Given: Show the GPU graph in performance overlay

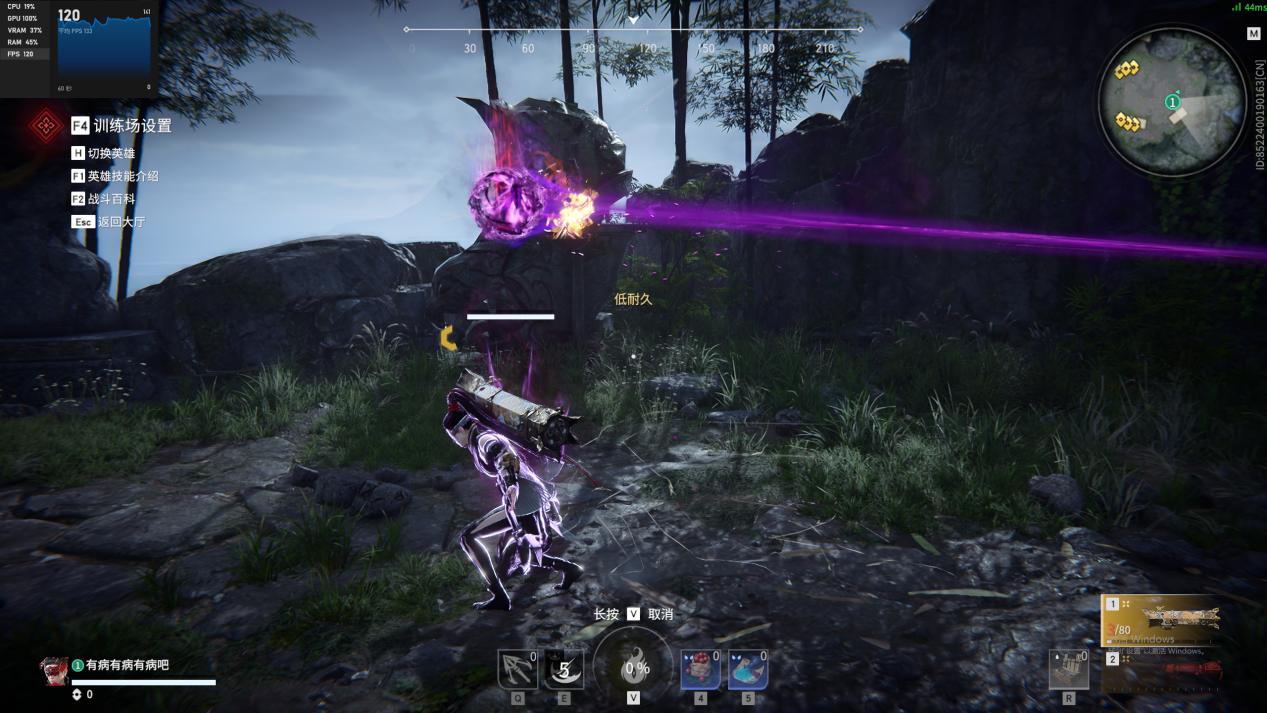Looking at the screenshot, I should [22, 19].
